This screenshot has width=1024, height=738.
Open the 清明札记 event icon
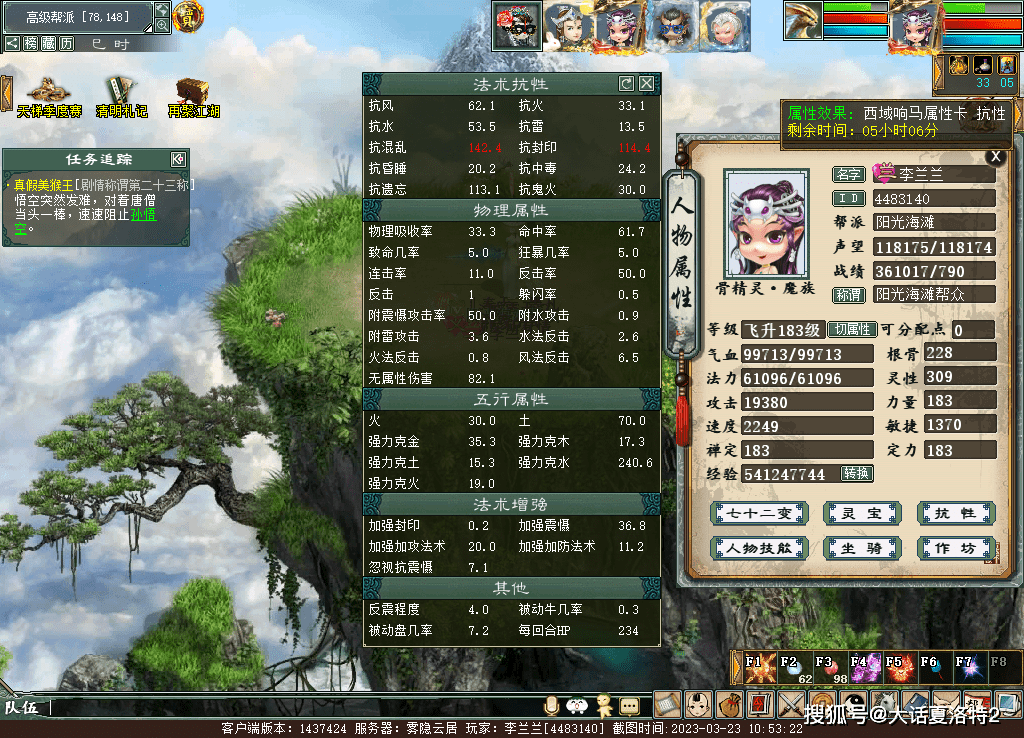pos(121,94)
